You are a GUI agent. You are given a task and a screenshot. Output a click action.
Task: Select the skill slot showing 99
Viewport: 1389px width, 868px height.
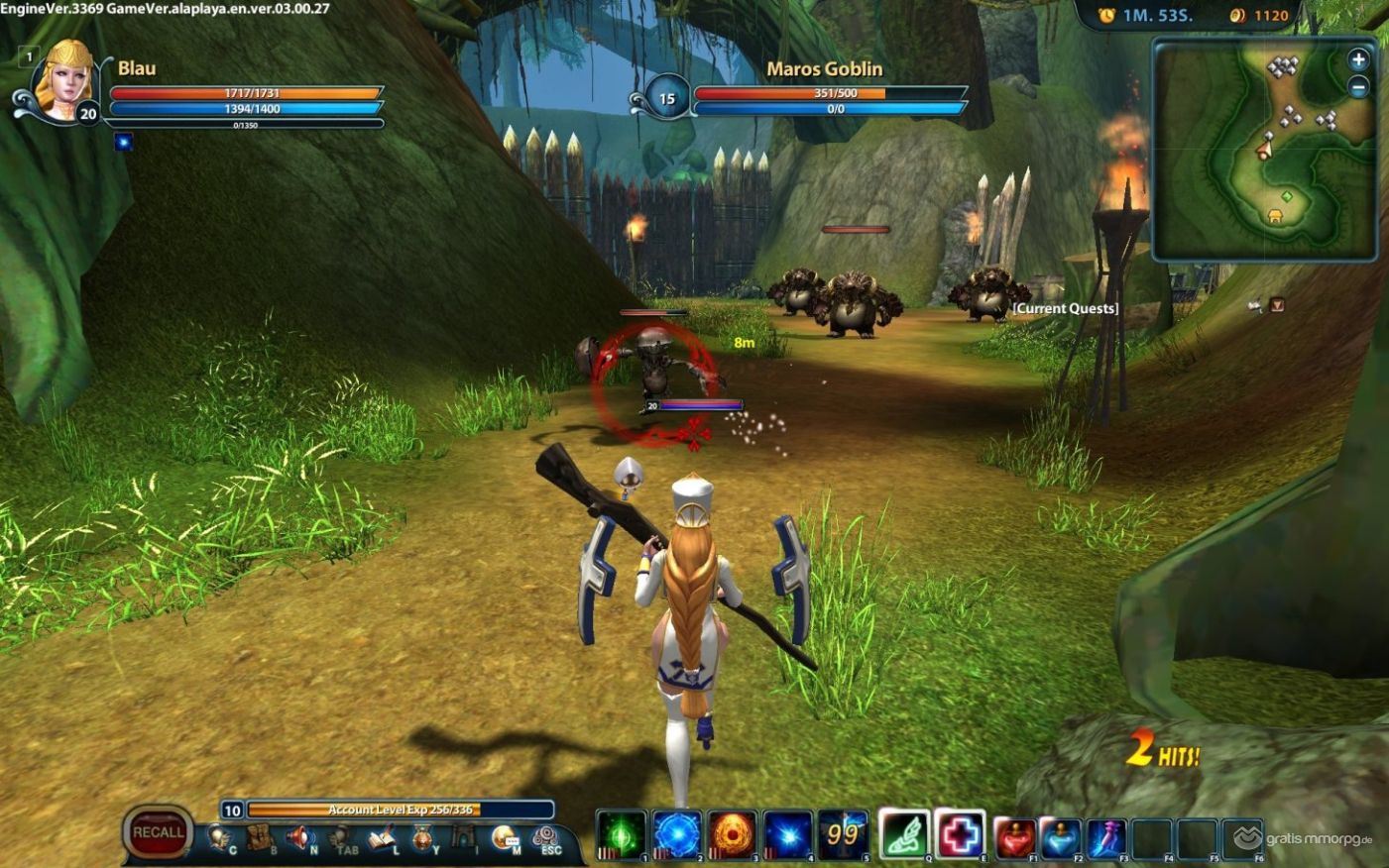click(x=843, y=834)
